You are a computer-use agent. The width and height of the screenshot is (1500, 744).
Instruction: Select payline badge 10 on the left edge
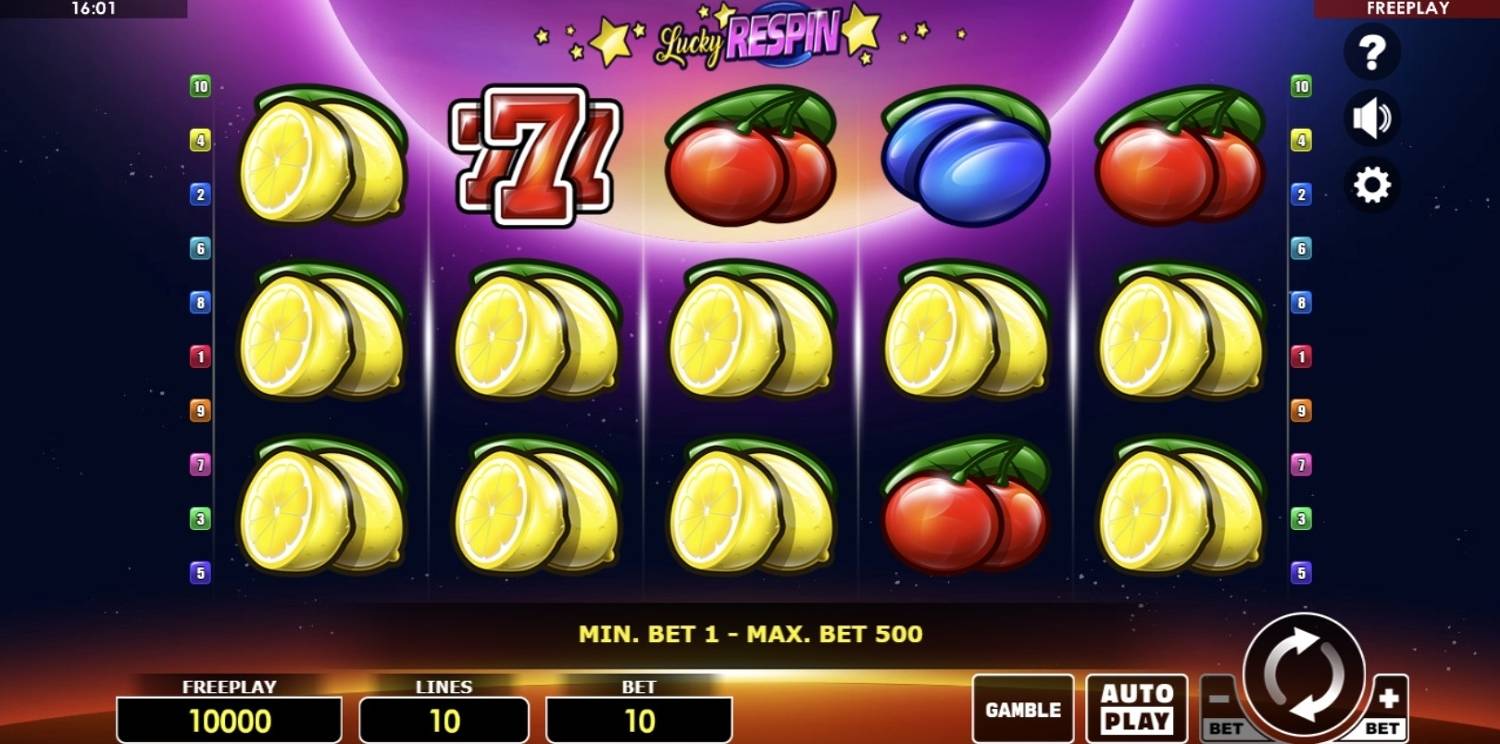[x=199, y=87]
